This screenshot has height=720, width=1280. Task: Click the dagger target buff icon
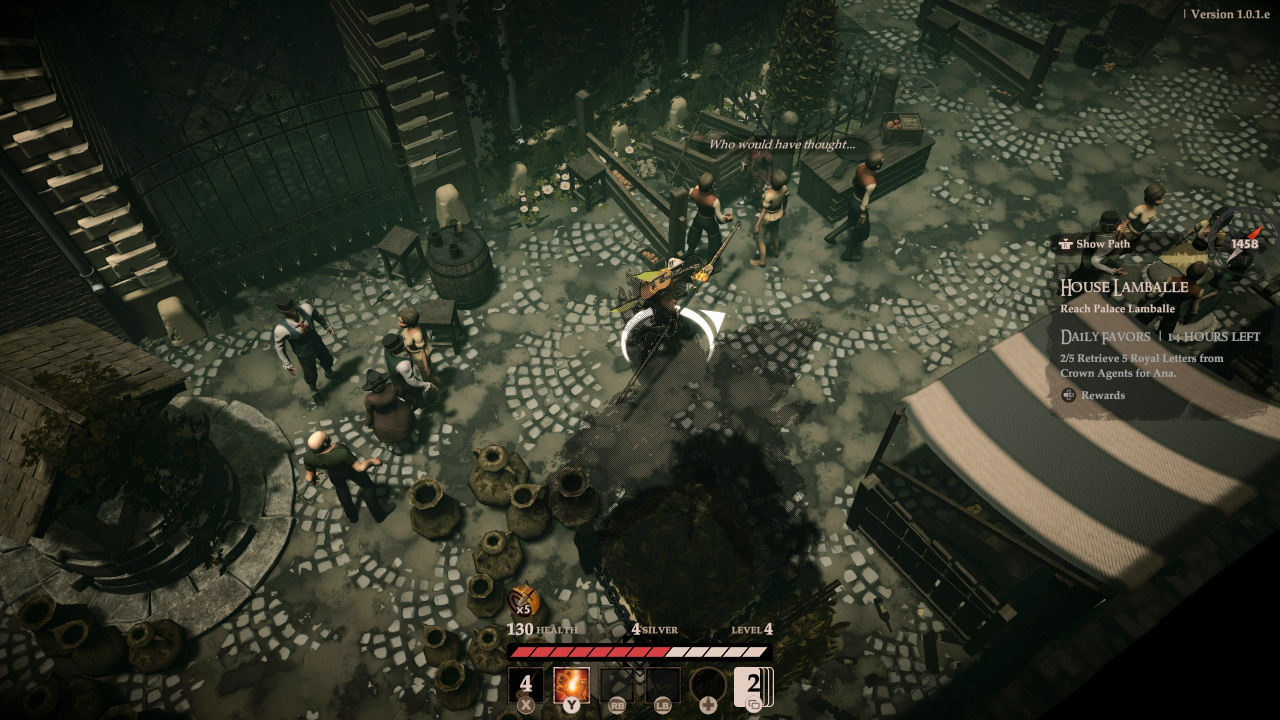pos(523,601)
